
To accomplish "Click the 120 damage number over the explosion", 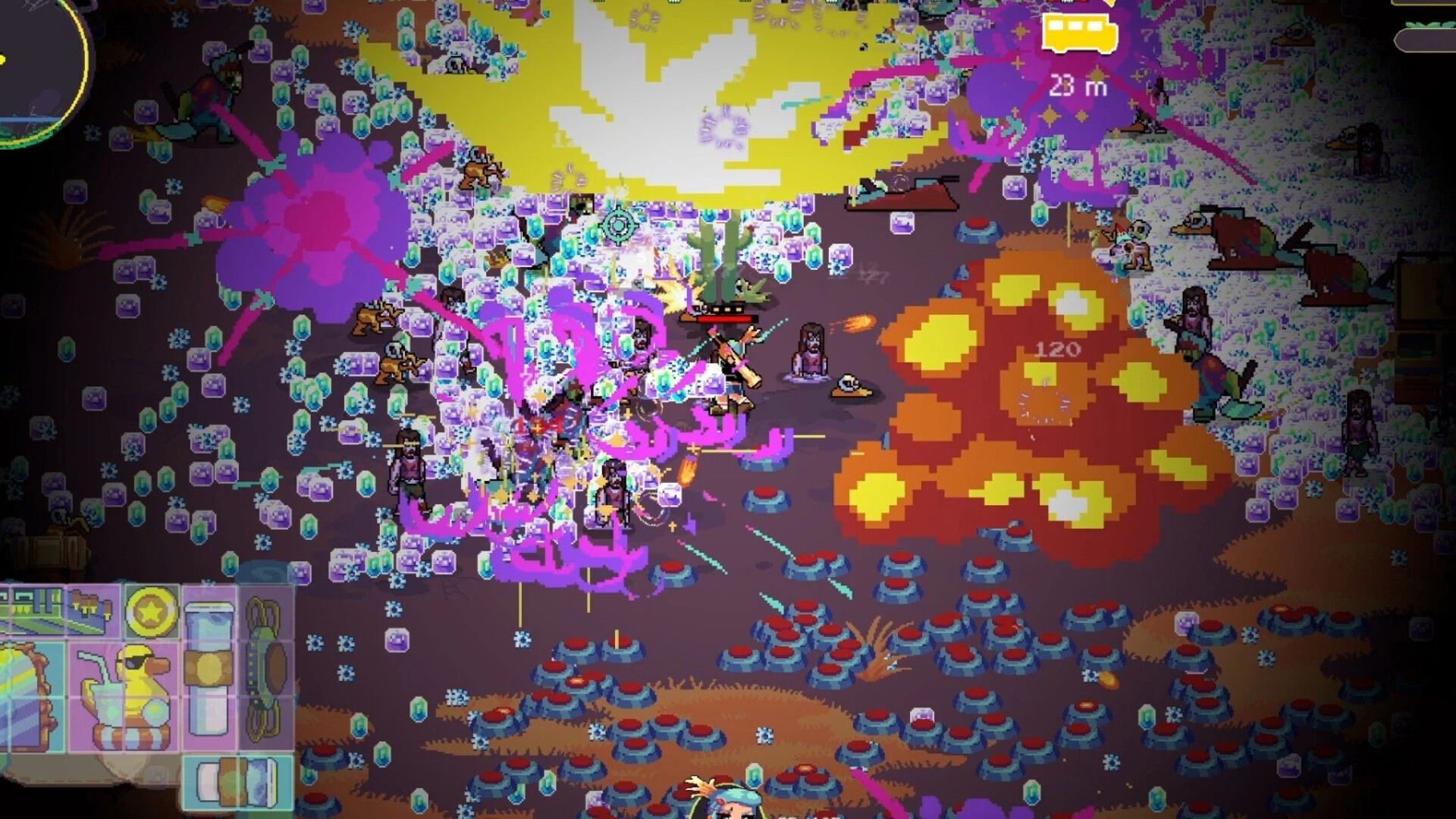I will click(1060, 349).
